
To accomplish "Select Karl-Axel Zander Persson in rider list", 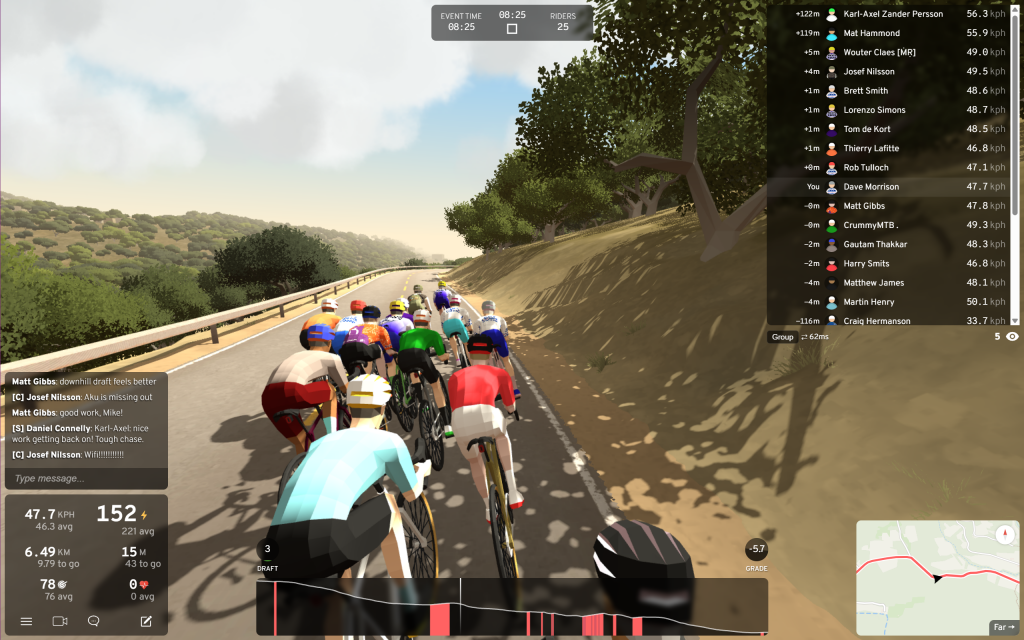I will coord(893,14).
